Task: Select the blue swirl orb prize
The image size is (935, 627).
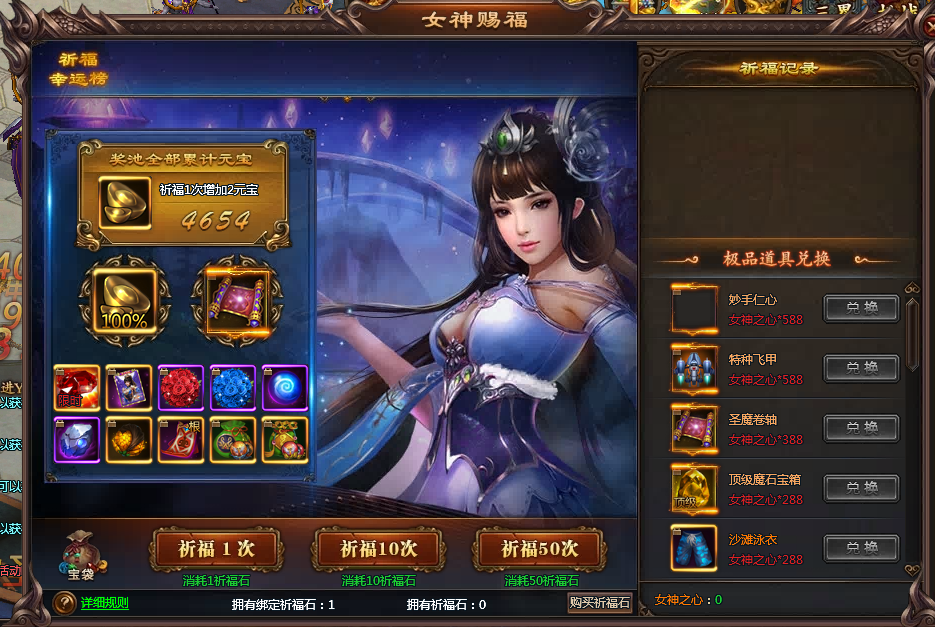Action: click(x=285, y=388)
